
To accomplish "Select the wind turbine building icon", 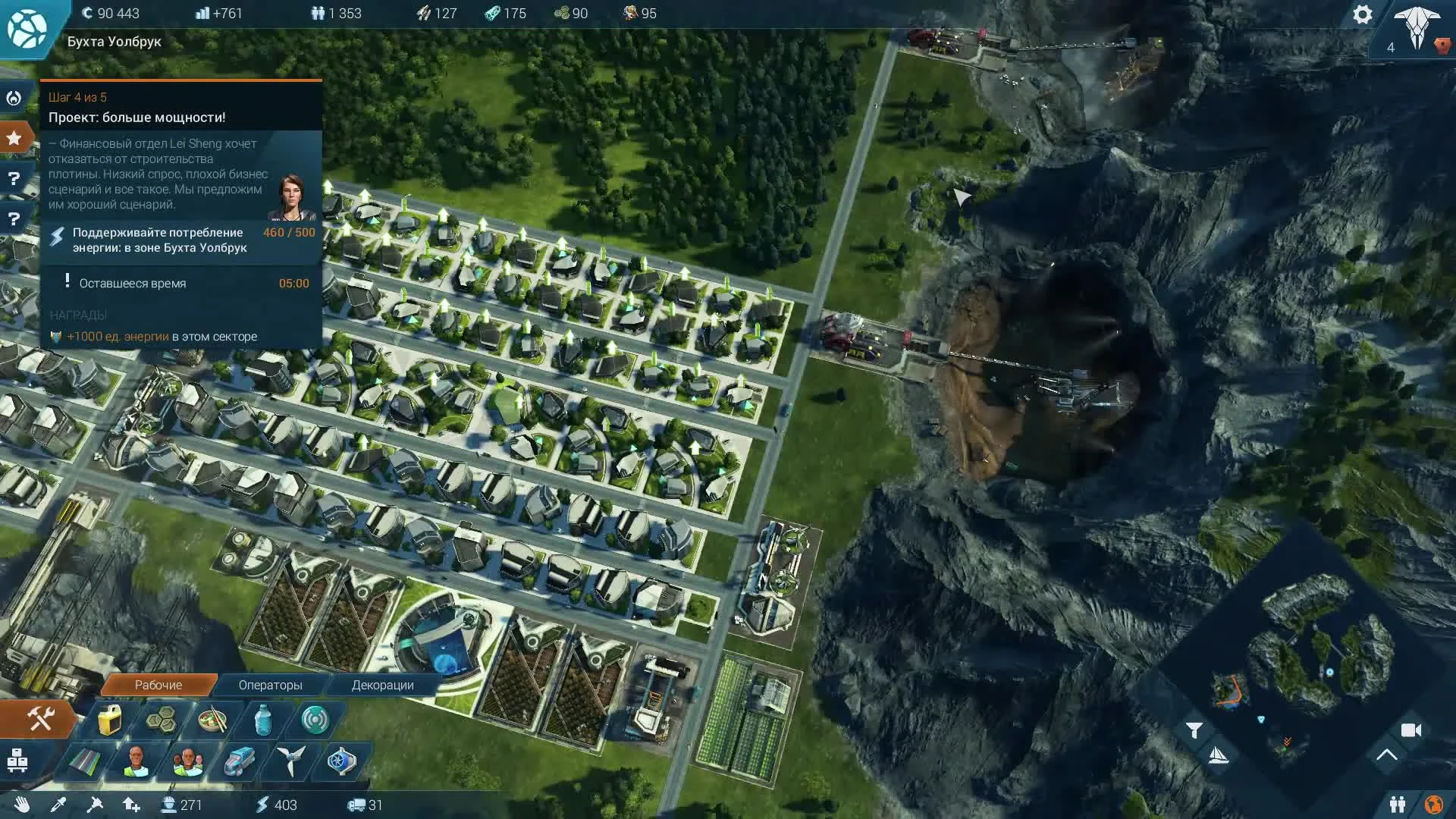I will point(291,763).
